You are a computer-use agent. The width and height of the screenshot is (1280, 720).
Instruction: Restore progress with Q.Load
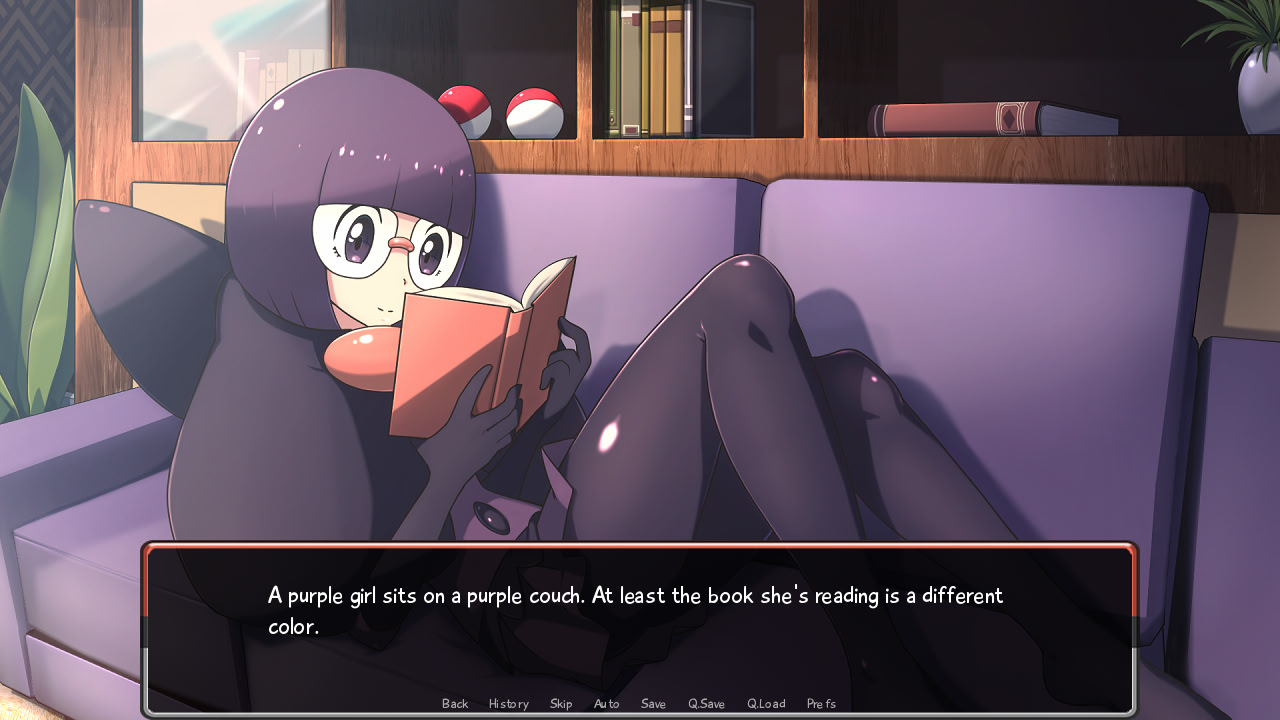click(765, 703)
